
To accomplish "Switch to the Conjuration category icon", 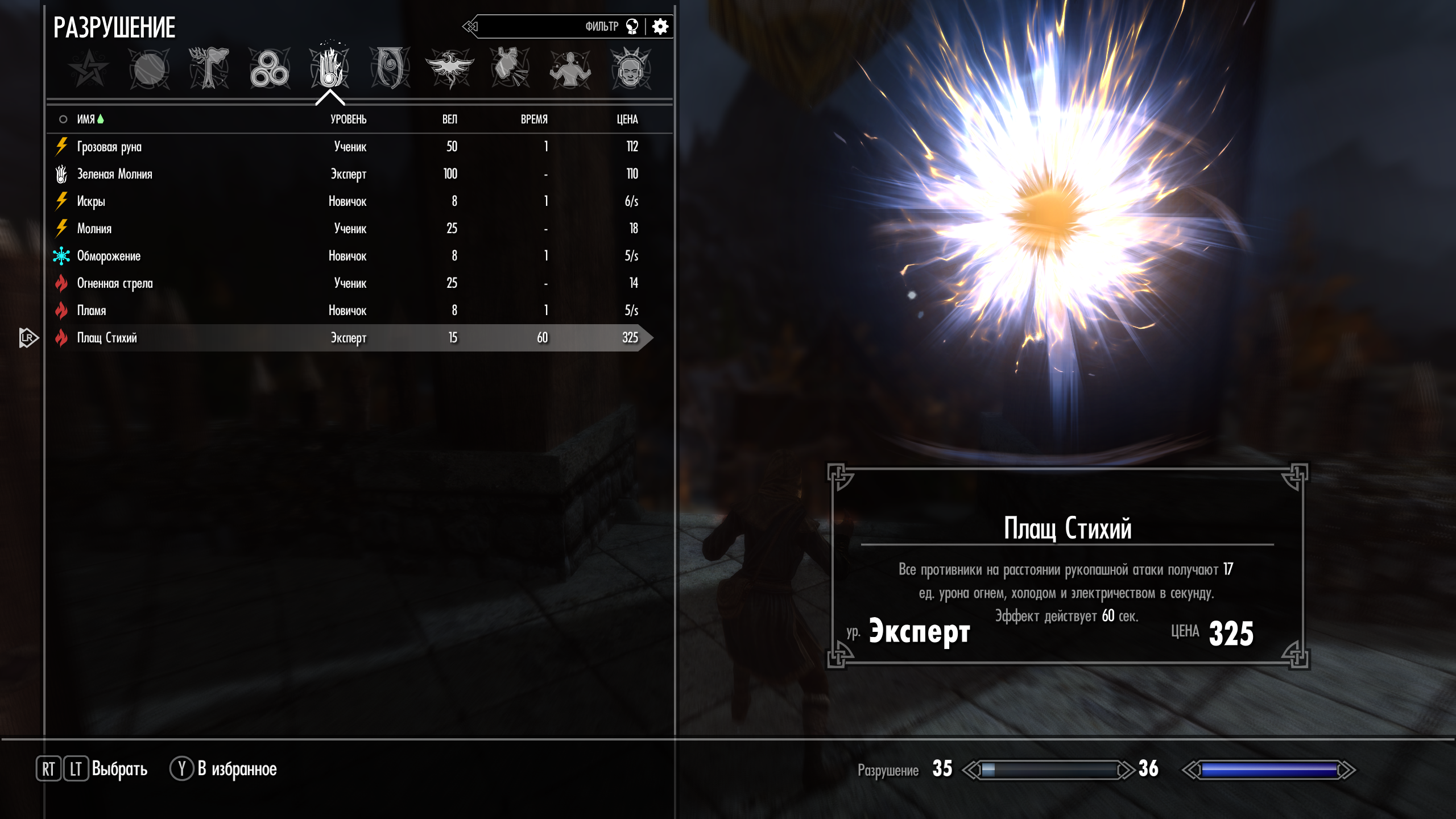I will (390, 69).
